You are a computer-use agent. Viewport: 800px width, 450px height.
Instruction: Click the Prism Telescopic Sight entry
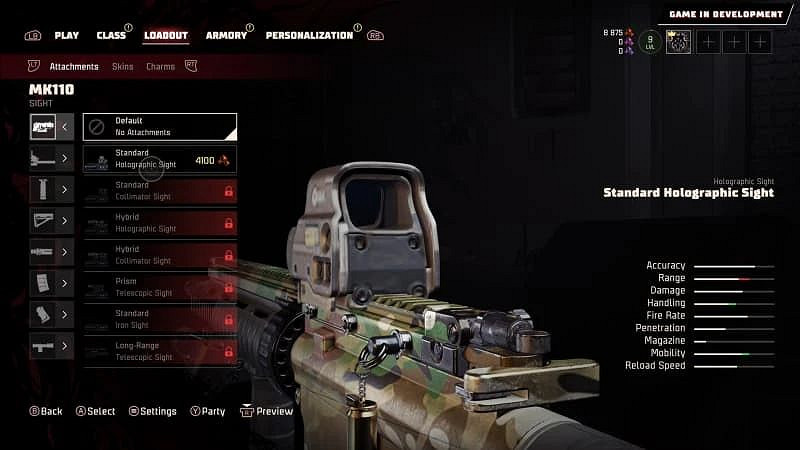pyautogui.click(x=160, y=286)
